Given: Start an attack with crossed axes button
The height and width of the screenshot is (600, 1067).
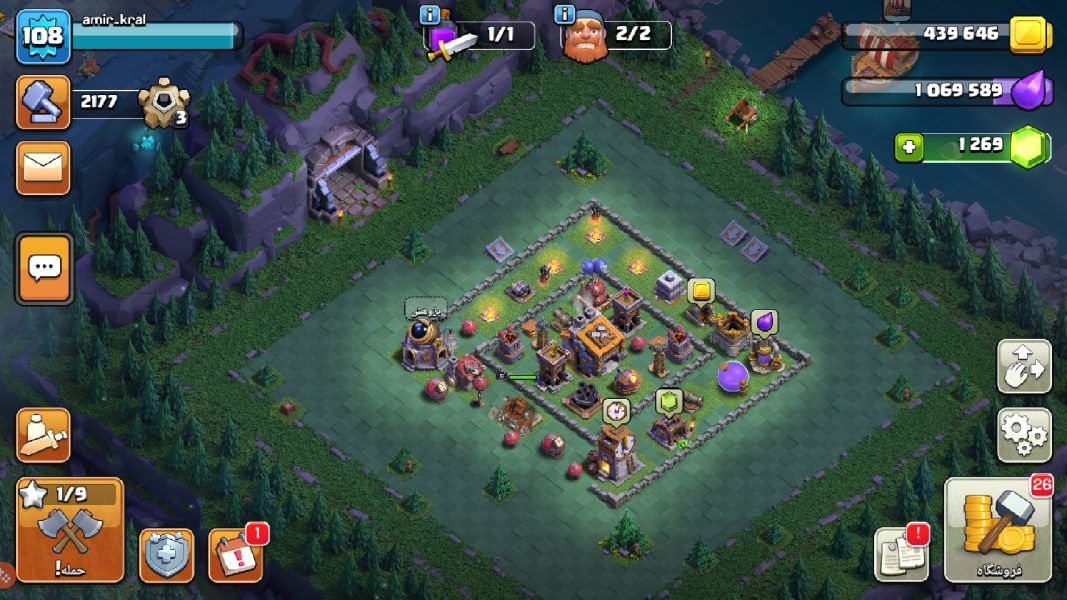Looking at the screenshot, I should click(x=70, y=530).
